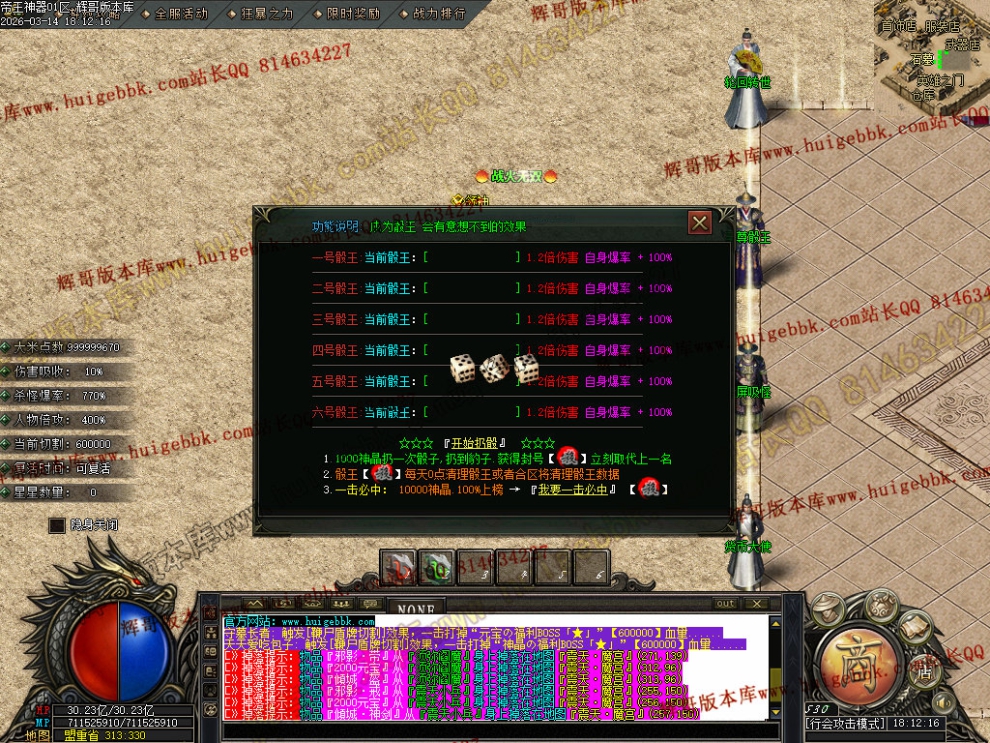The height and width of the screenshot is (743, 990).
Task: Click the 地图 map button
Action: 38,735
